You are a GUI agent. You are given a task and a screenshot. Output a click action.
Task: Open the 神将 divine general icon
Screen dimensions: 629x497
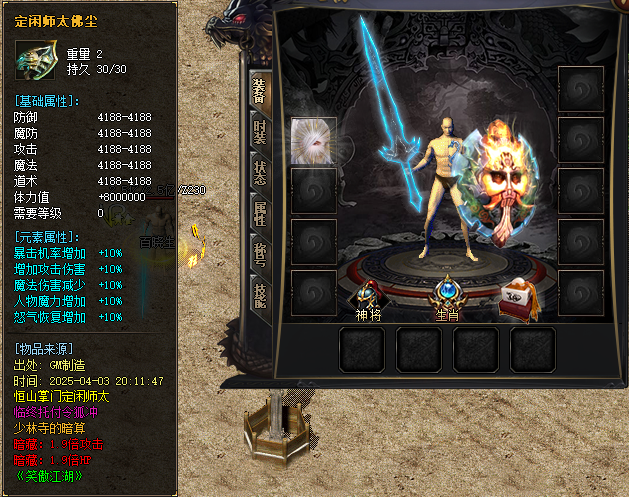tap(368, 297)
